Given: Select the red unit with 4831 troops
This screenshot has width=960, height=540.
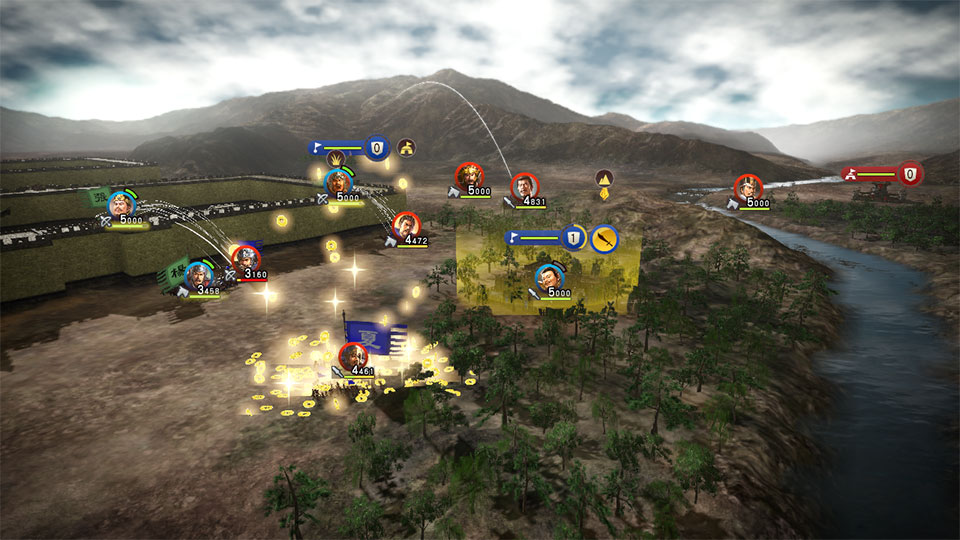Looking at the screenshot, I should coord(523,186).
